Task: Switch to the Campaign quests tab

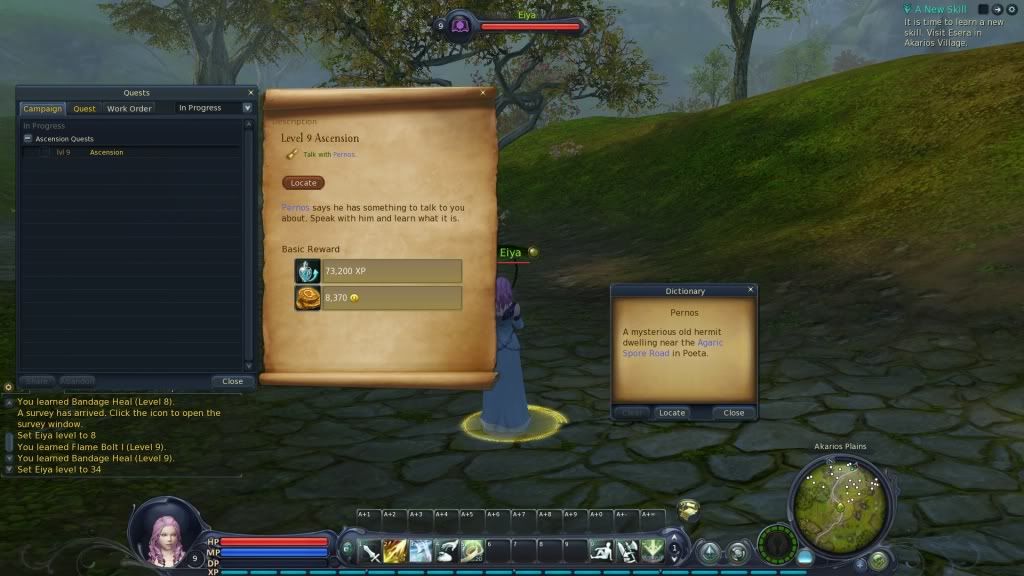Action: pos(42,108)
